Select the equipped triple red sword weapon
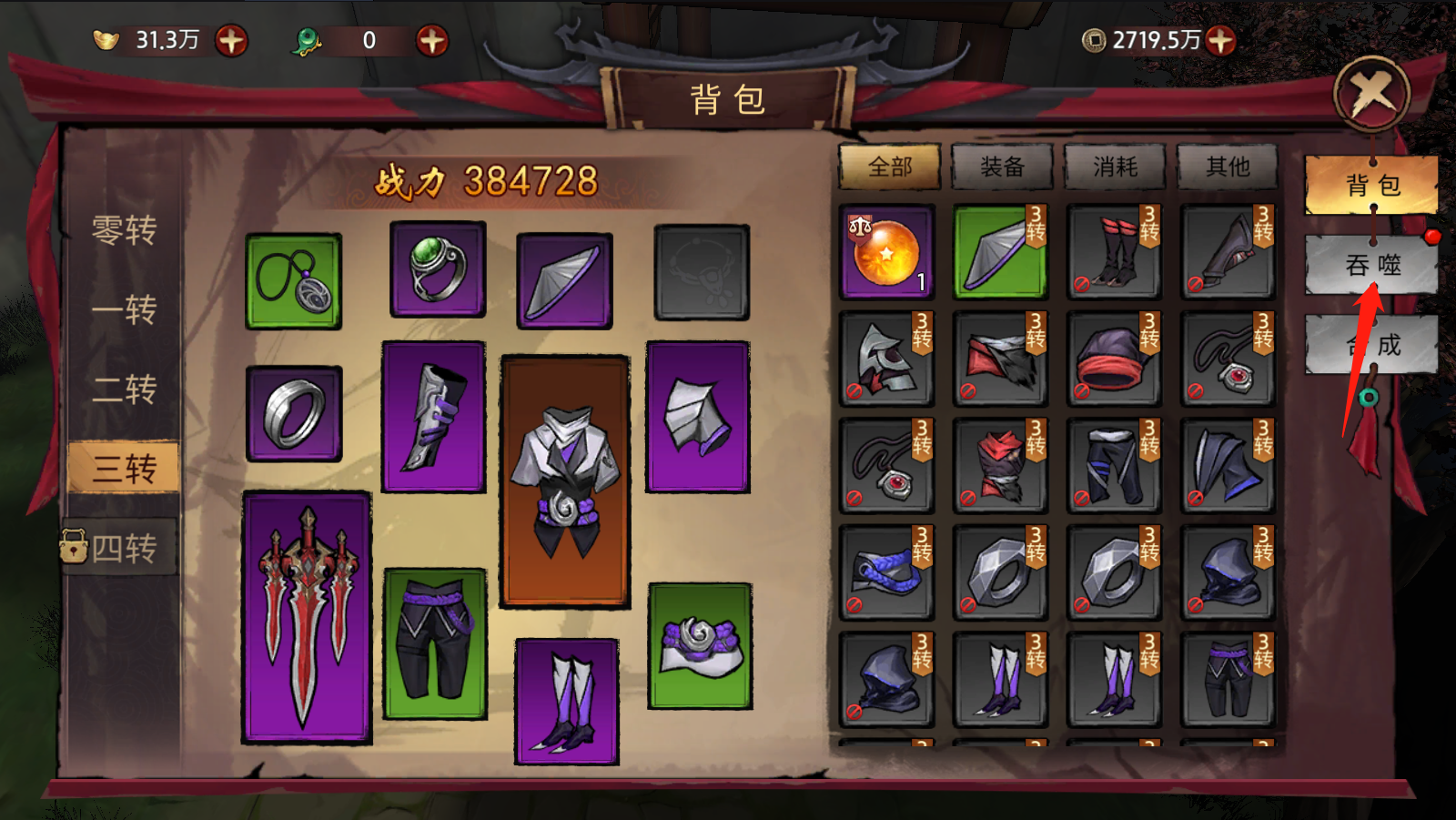 click(307, 618)
